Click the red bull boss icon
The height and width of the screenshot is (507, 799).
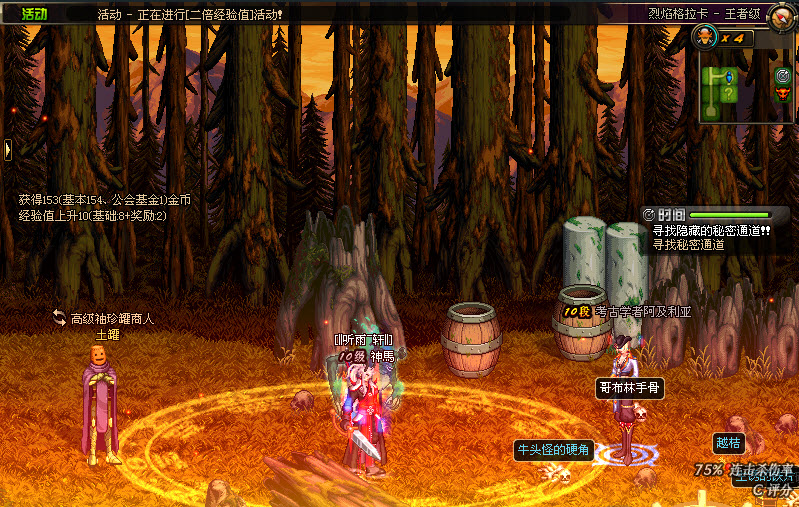coord(784,92)
